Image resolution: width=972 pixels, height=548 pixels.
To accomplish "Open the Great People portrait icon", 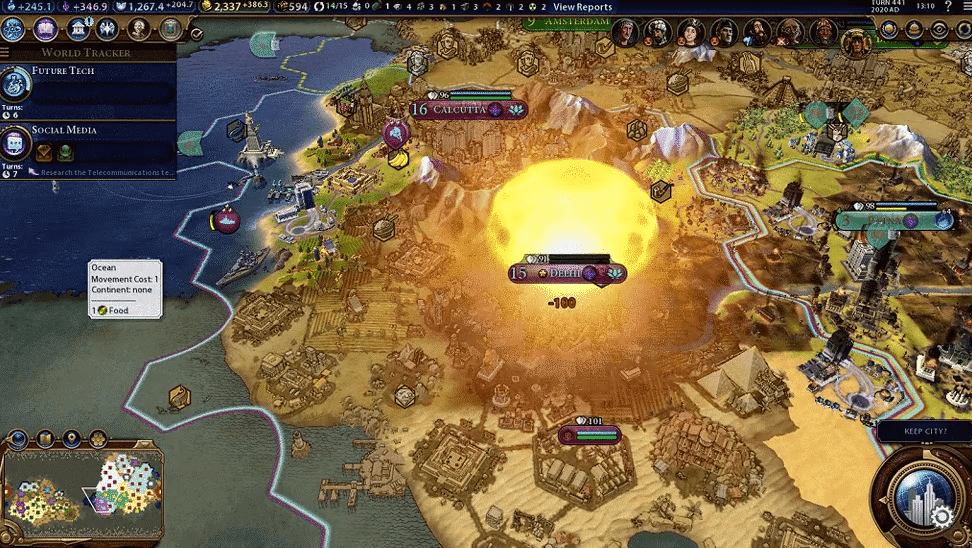I will [x=138, y=28].
